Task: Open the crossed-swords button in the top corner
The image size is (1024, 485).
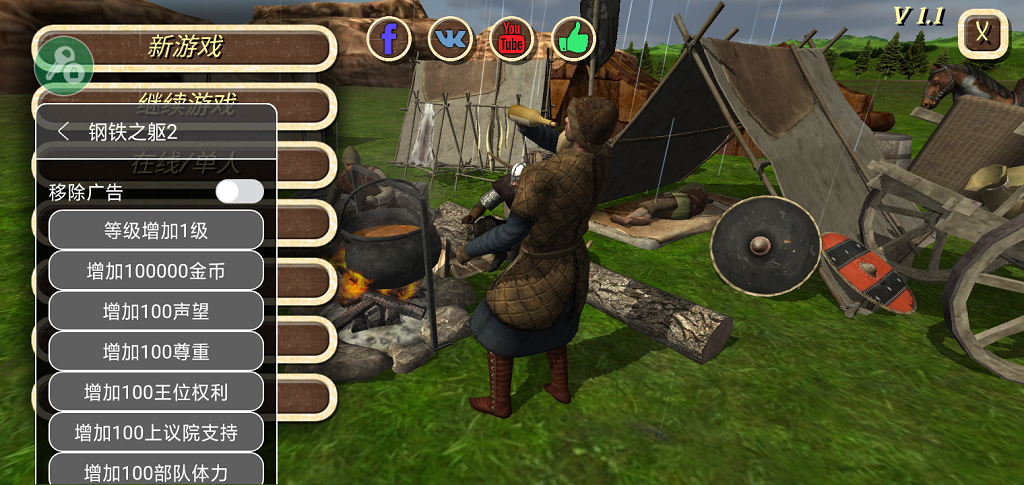Action: pyautogui.click(x=983, y=33)
